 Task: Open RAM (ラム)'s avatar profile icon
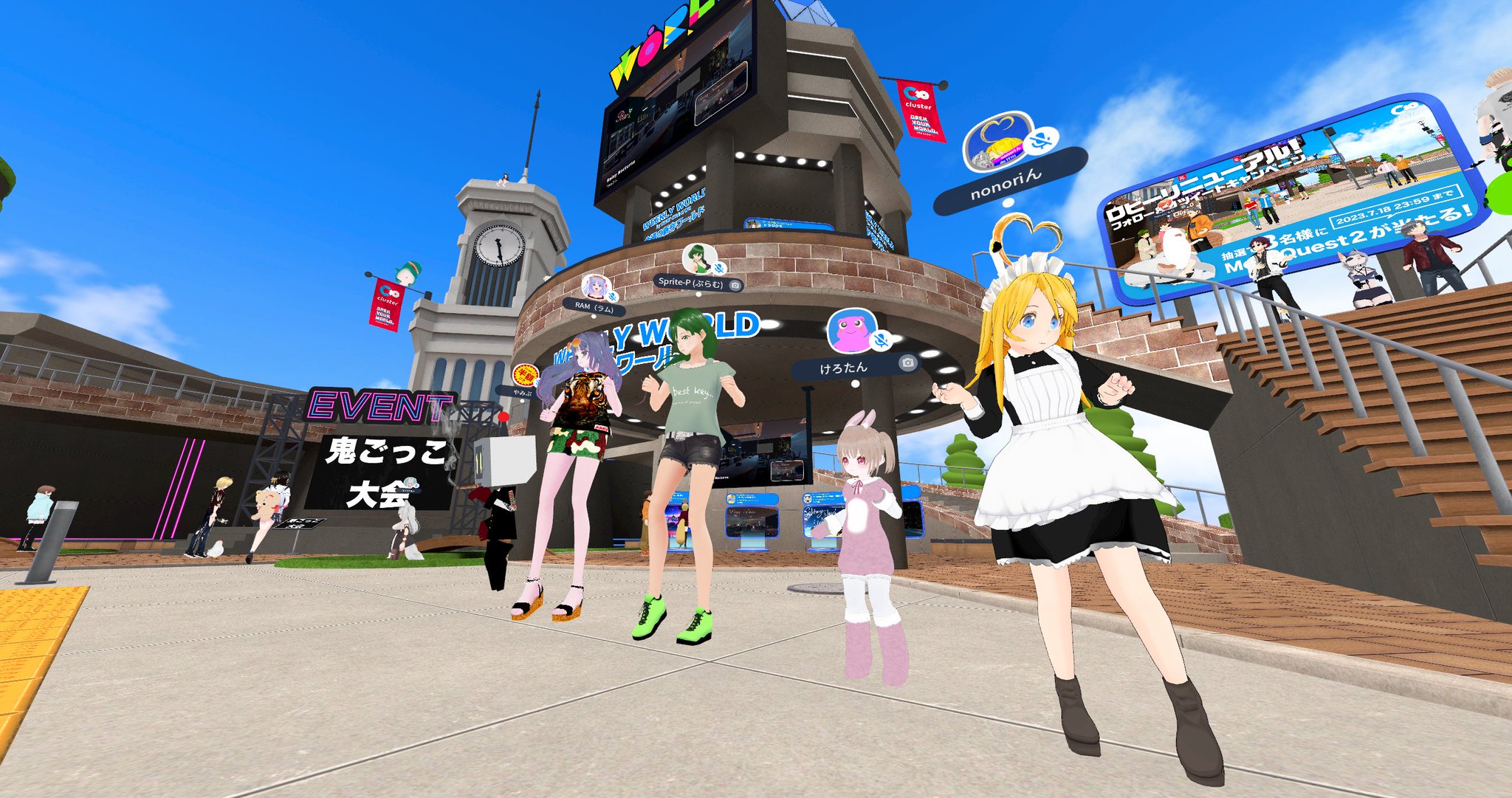tap(595, 288)
